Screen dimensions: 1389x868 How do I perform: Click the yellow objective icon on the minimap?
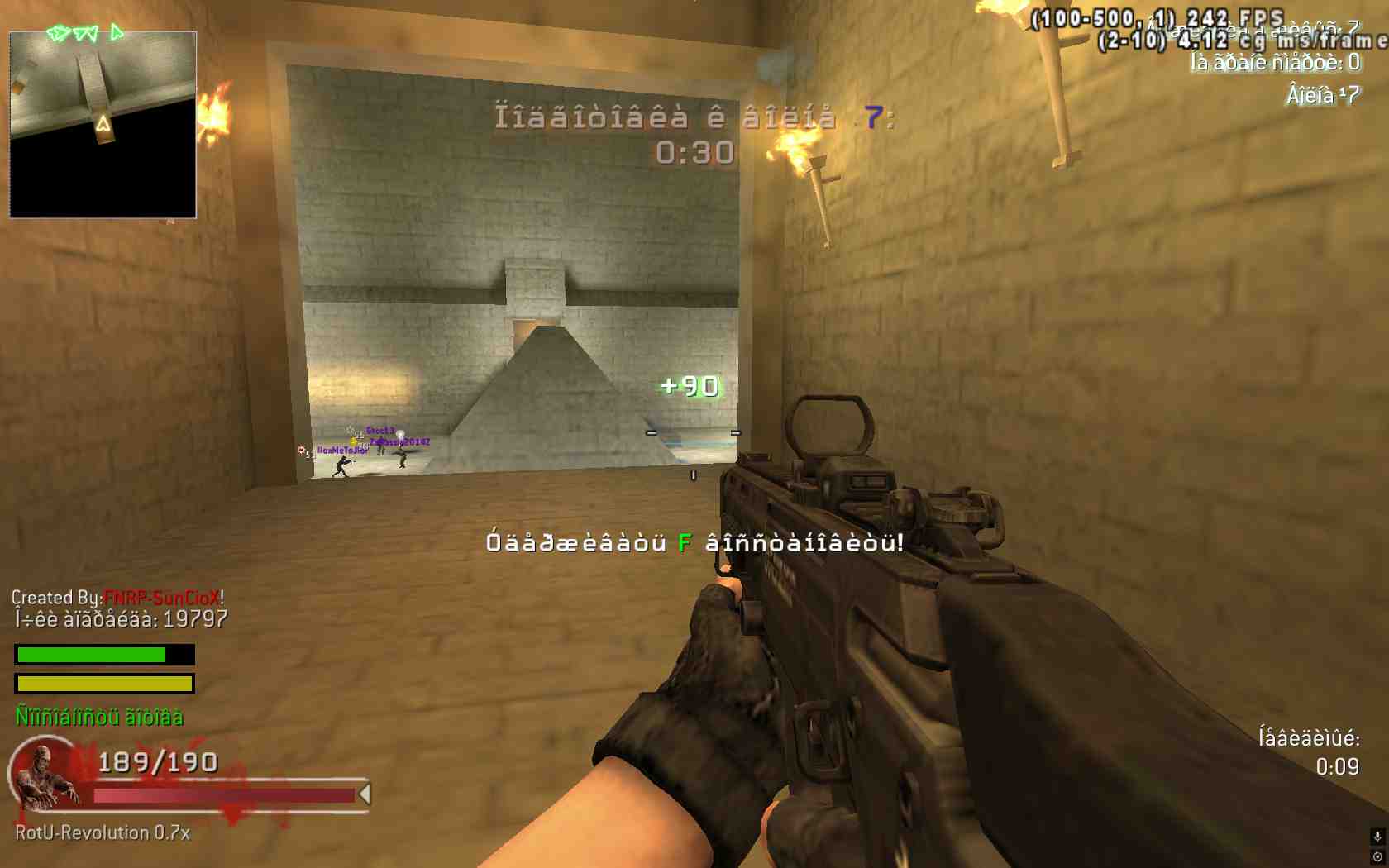(103, 124)
